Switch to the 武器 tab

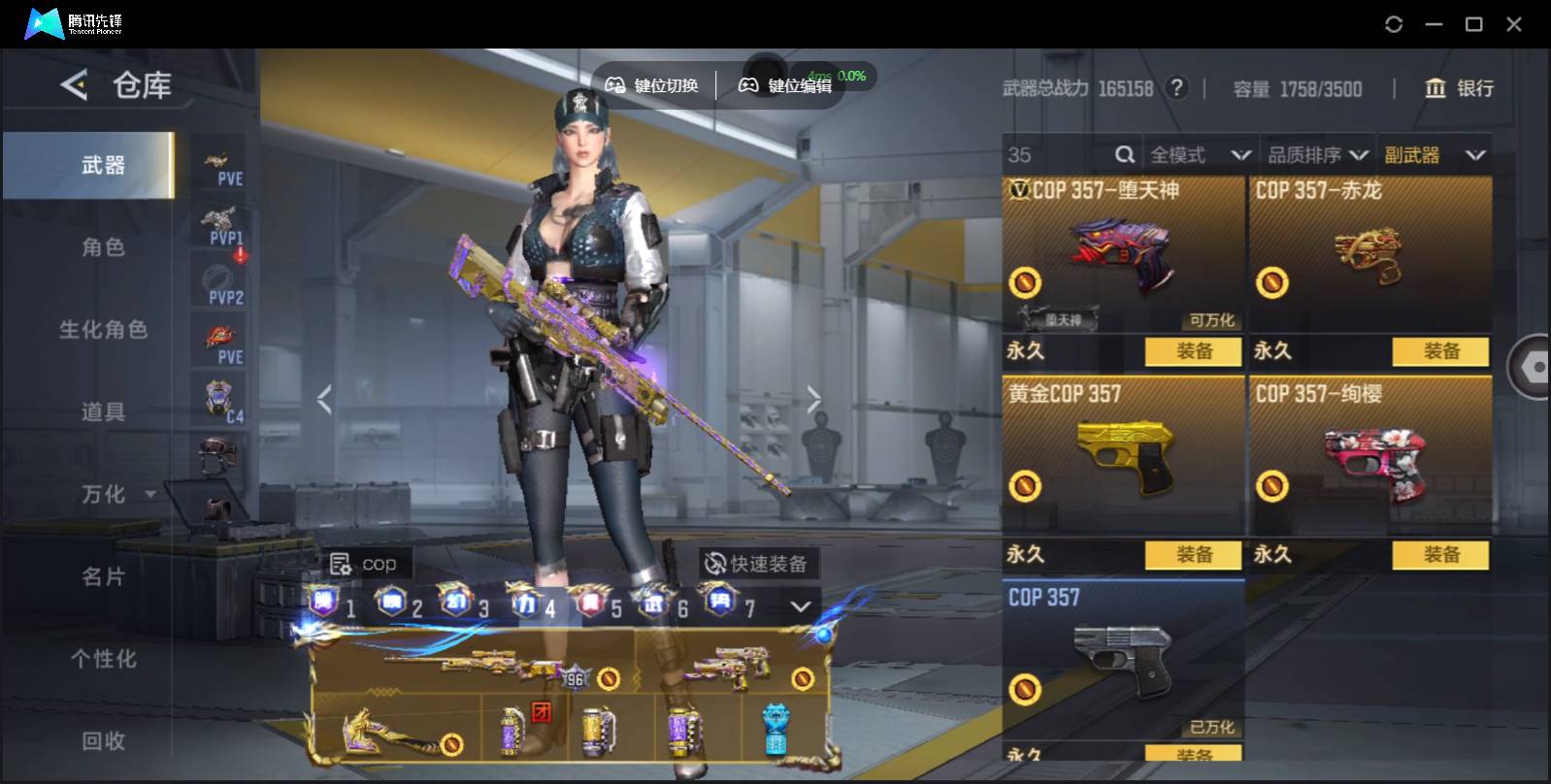(x=102, y=166)
